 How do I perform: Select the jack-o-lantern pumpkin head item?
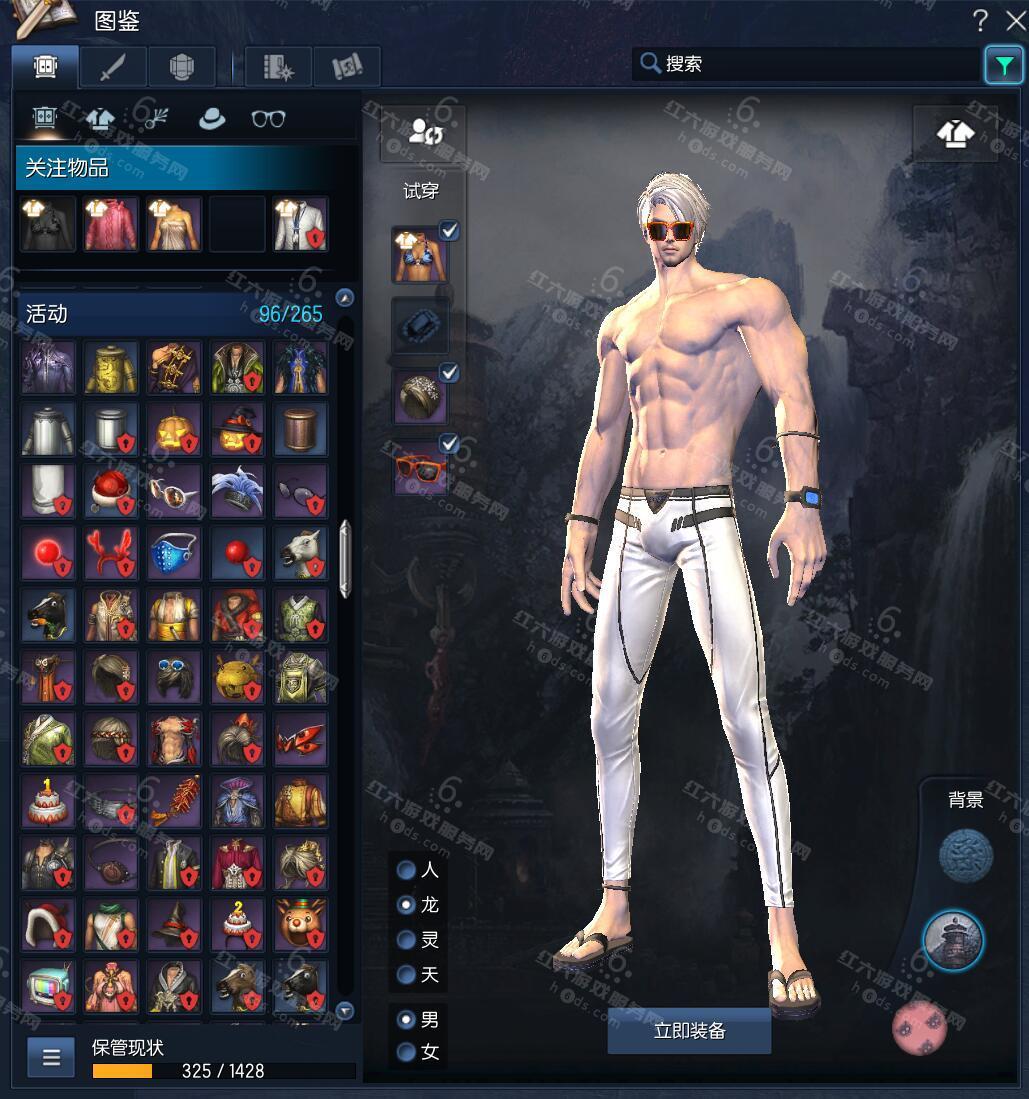tap(173, 430)
